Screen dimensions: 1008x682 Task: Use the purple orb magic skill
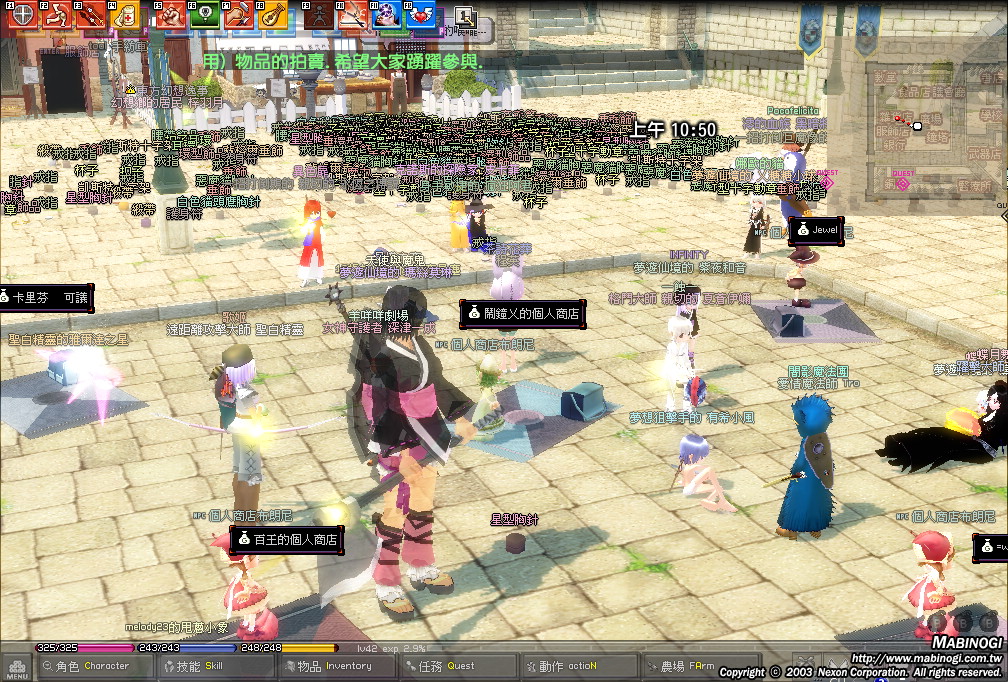(x=386, y=15)
